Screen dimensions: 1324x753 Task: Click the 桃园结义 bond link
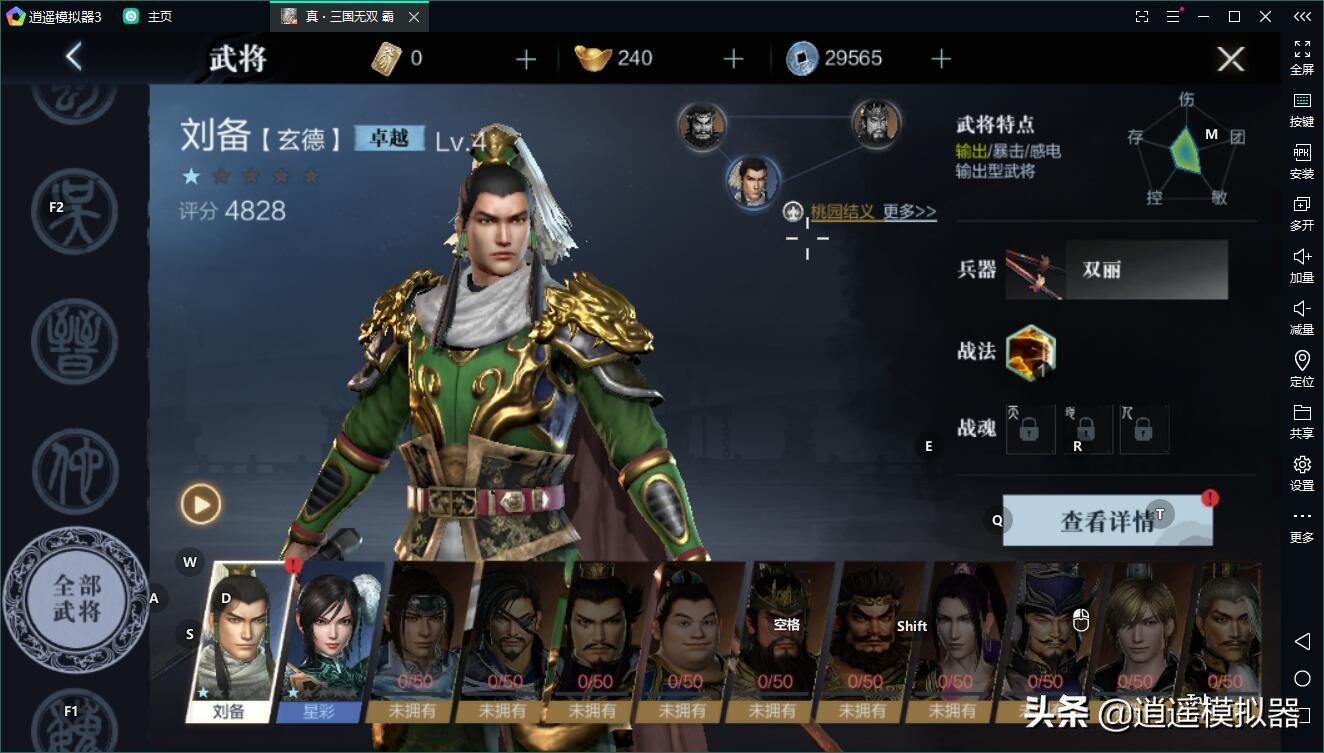tap(844, 212)
